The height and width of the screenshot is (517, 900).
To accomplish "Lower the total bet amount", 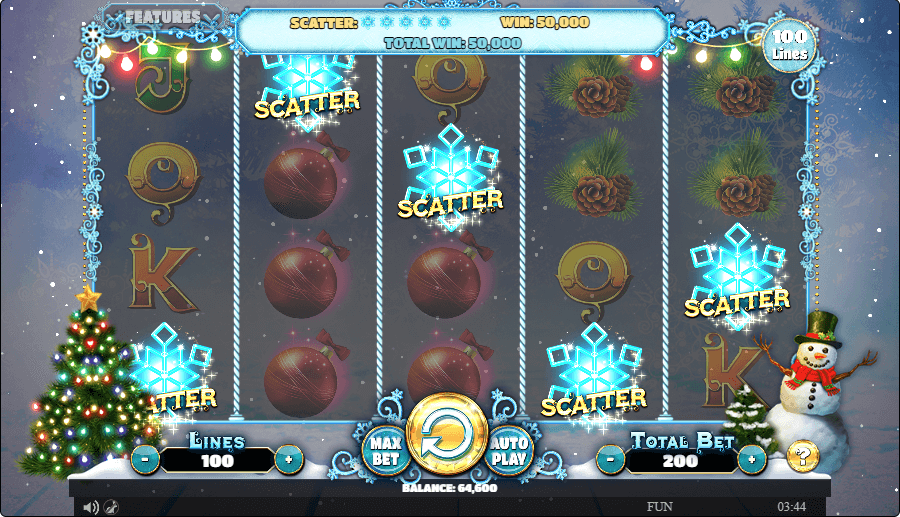I will [x=611, y=460].
